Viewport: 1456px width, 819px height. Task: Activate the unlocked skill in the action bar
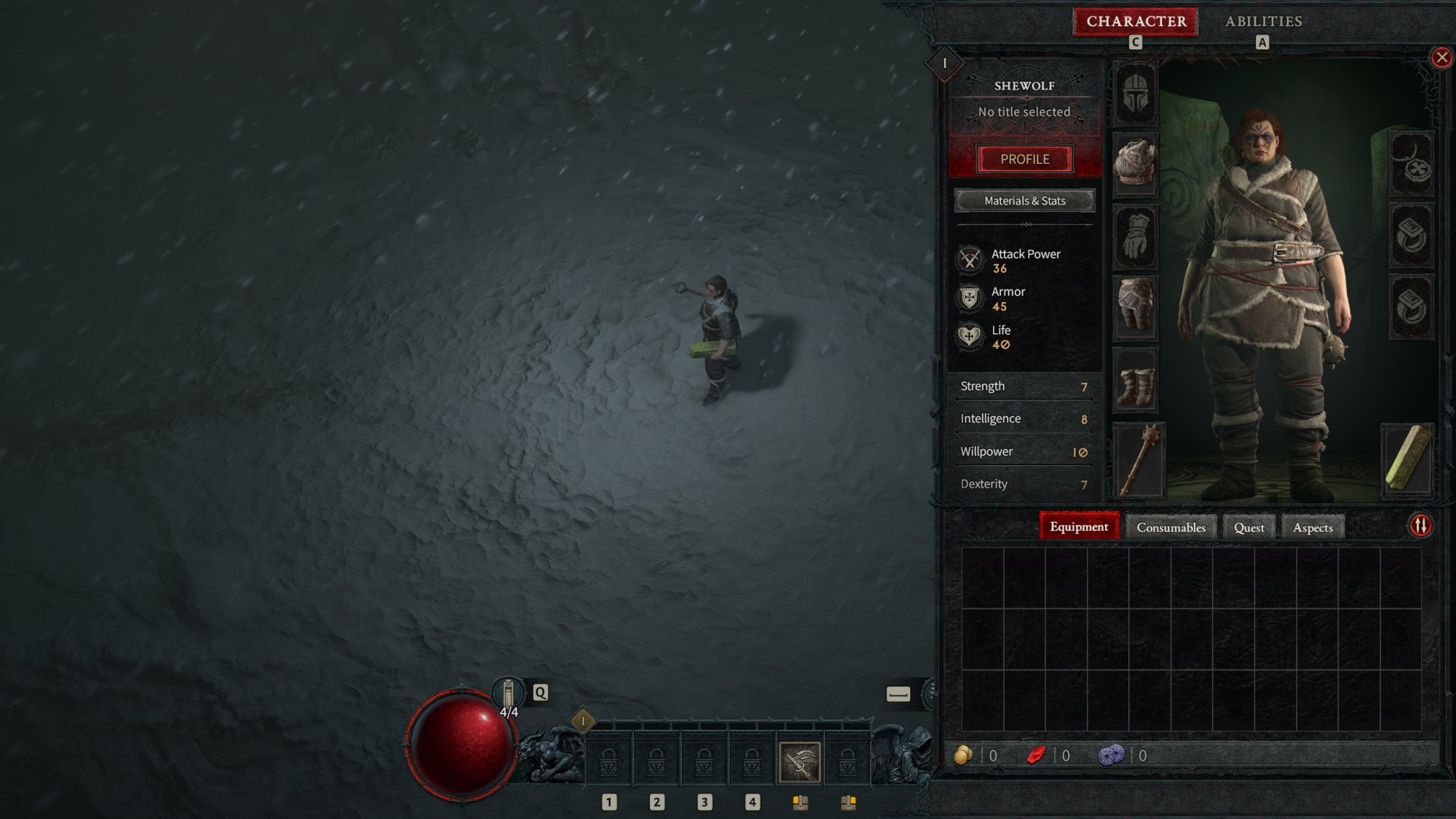click(x=799, y=762)
